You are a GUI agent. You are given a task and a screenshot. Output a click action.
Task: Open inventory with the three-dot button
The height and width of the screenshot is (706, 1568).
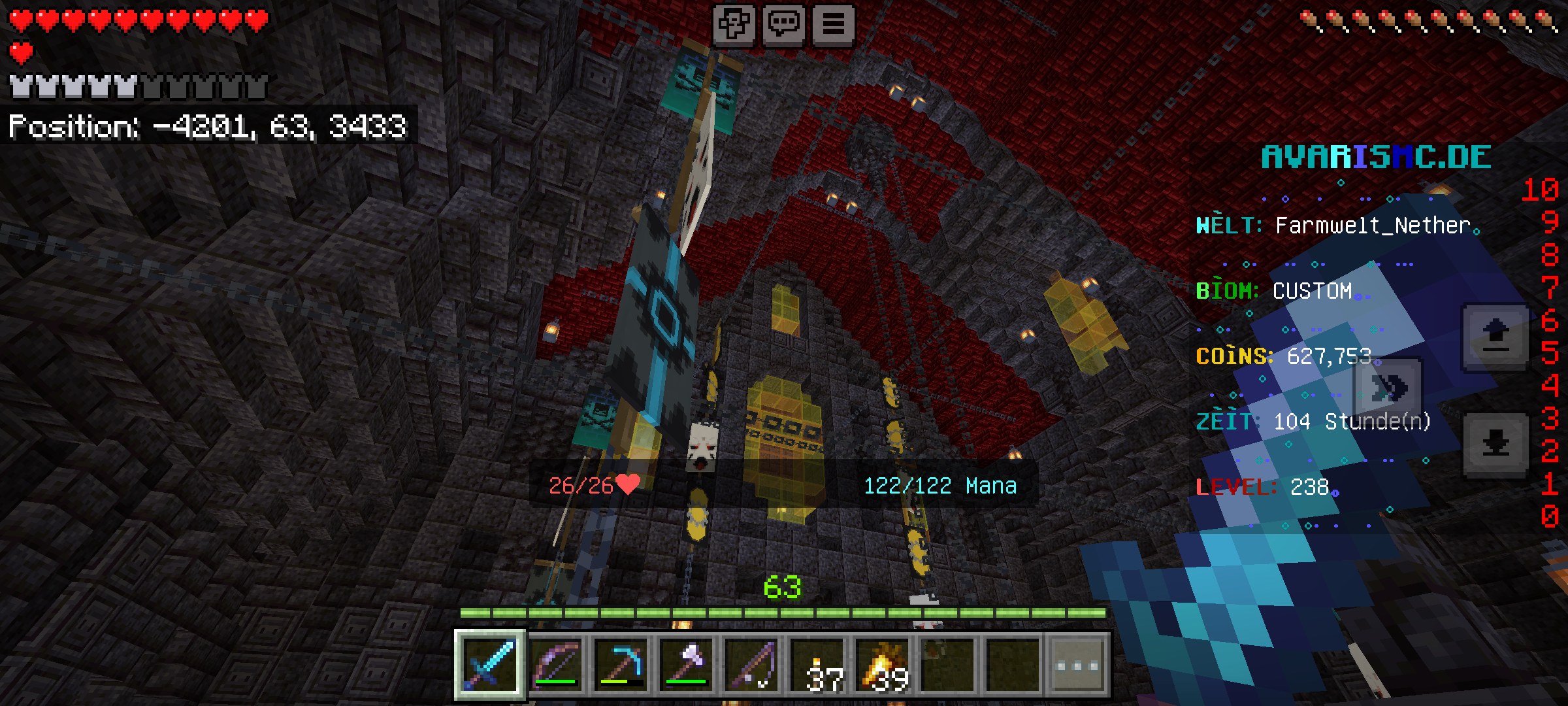point(1078,665)
